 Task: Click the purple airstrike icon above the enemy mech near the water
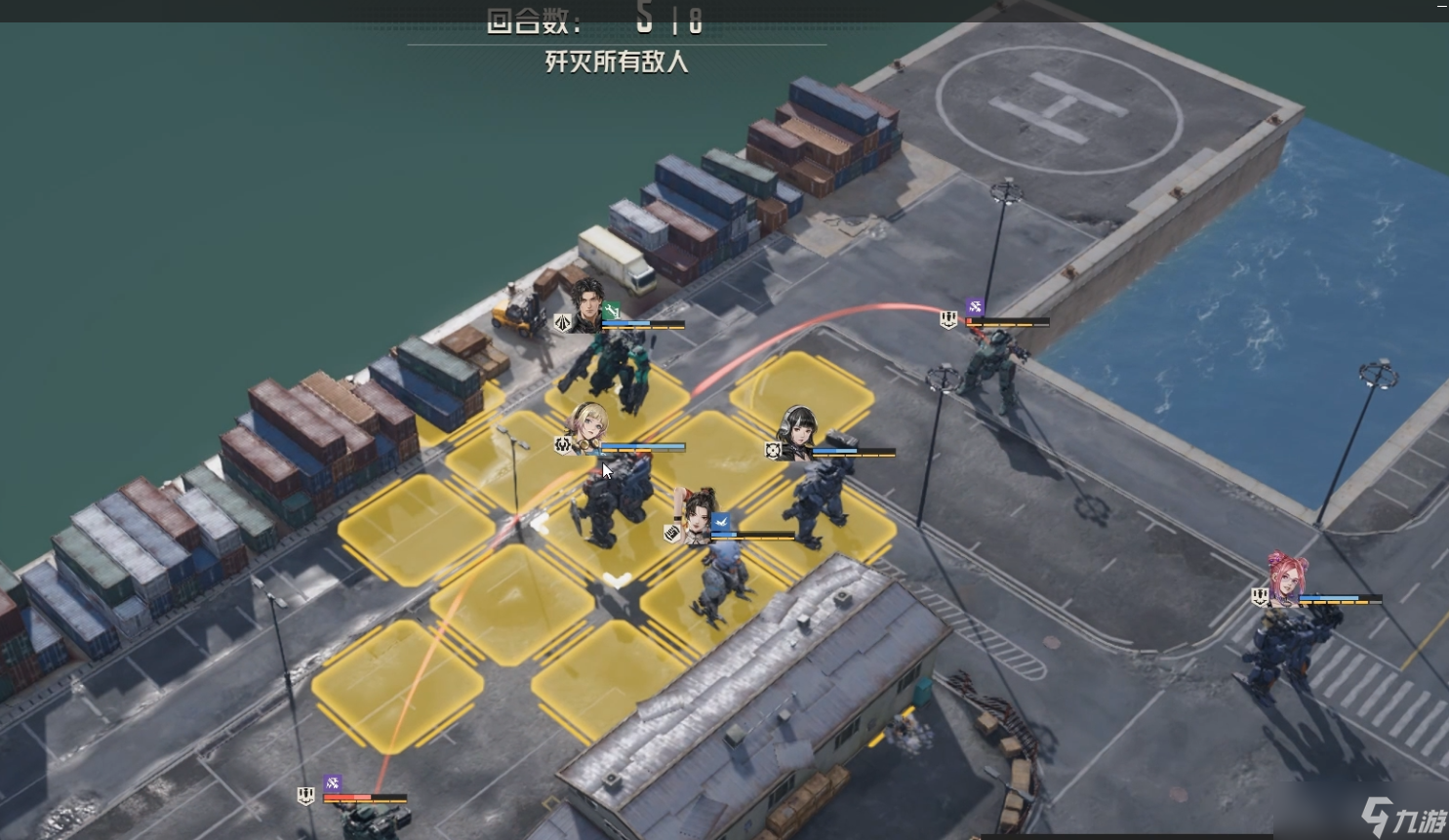[975, 306]
